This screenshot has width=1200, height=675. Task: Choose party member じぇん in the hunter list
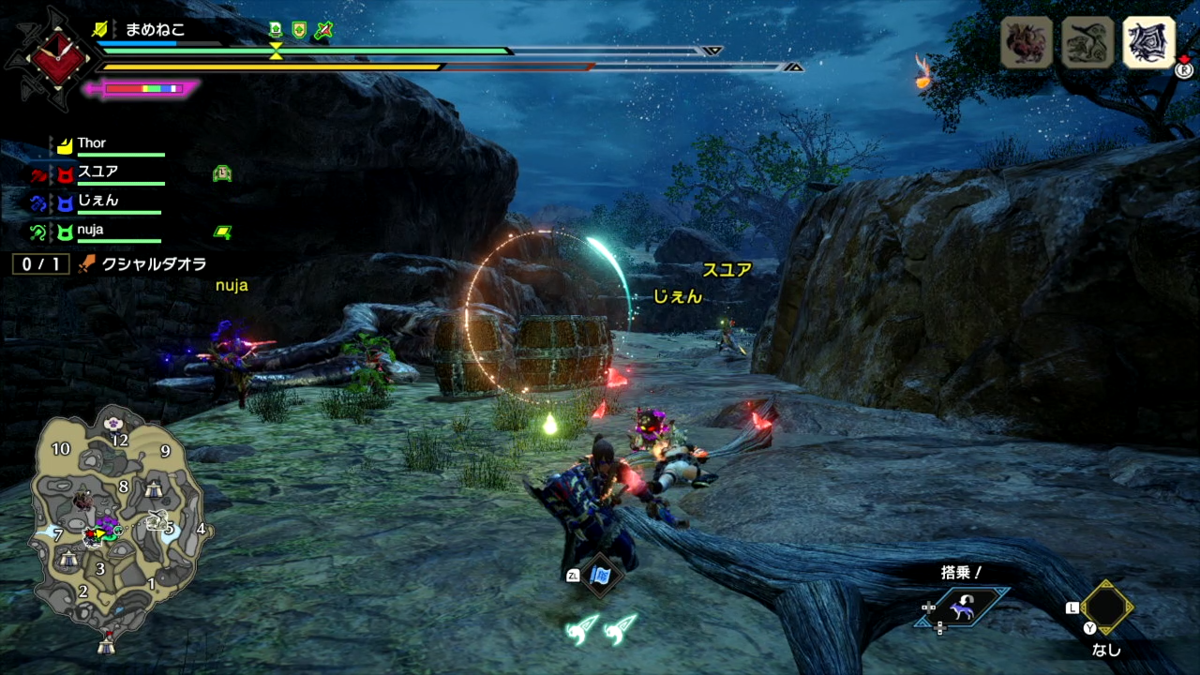pos(97,201)
